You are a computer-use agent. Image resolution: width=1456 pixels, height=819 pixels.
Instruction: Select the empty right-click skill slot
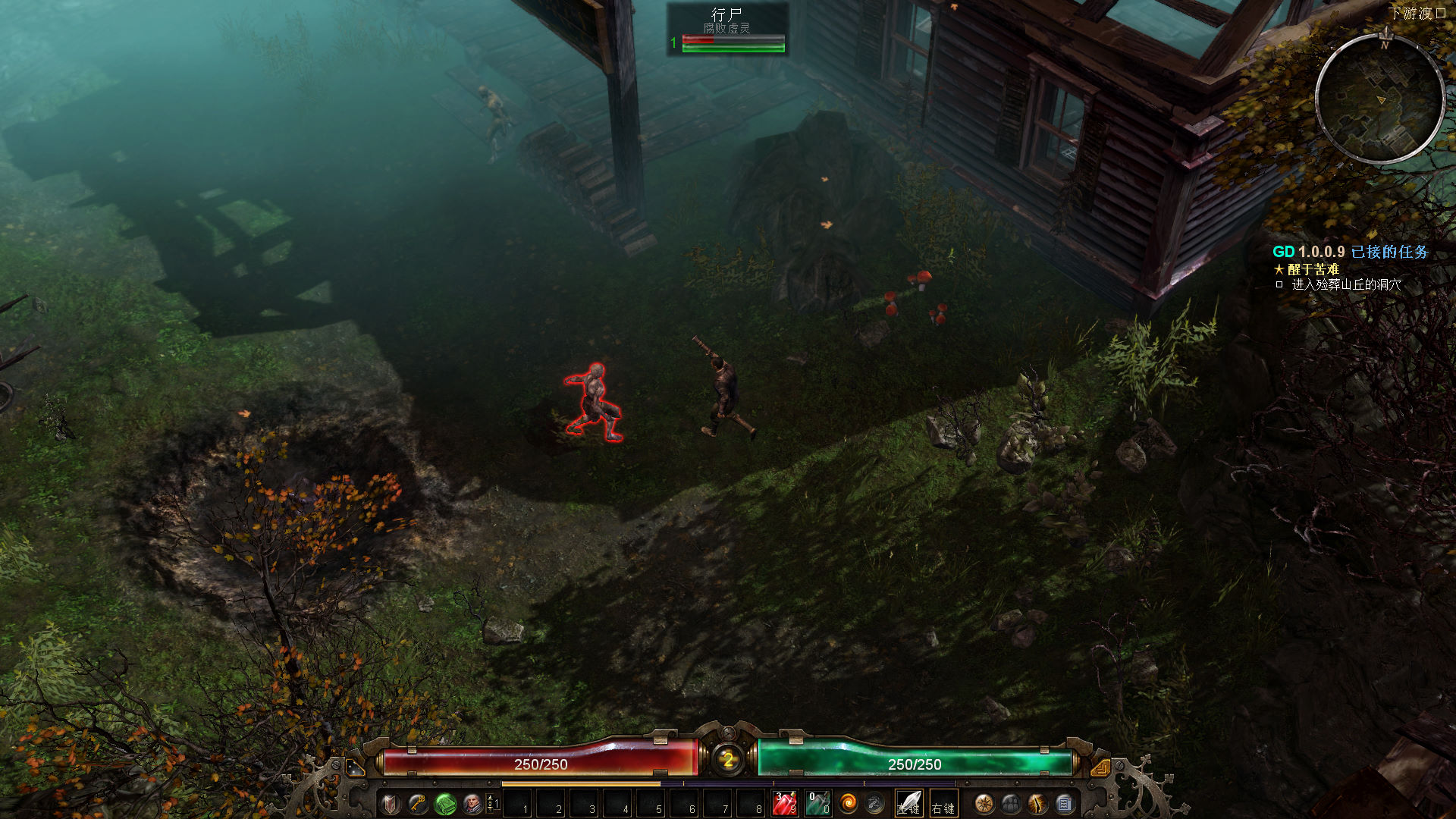943,804
